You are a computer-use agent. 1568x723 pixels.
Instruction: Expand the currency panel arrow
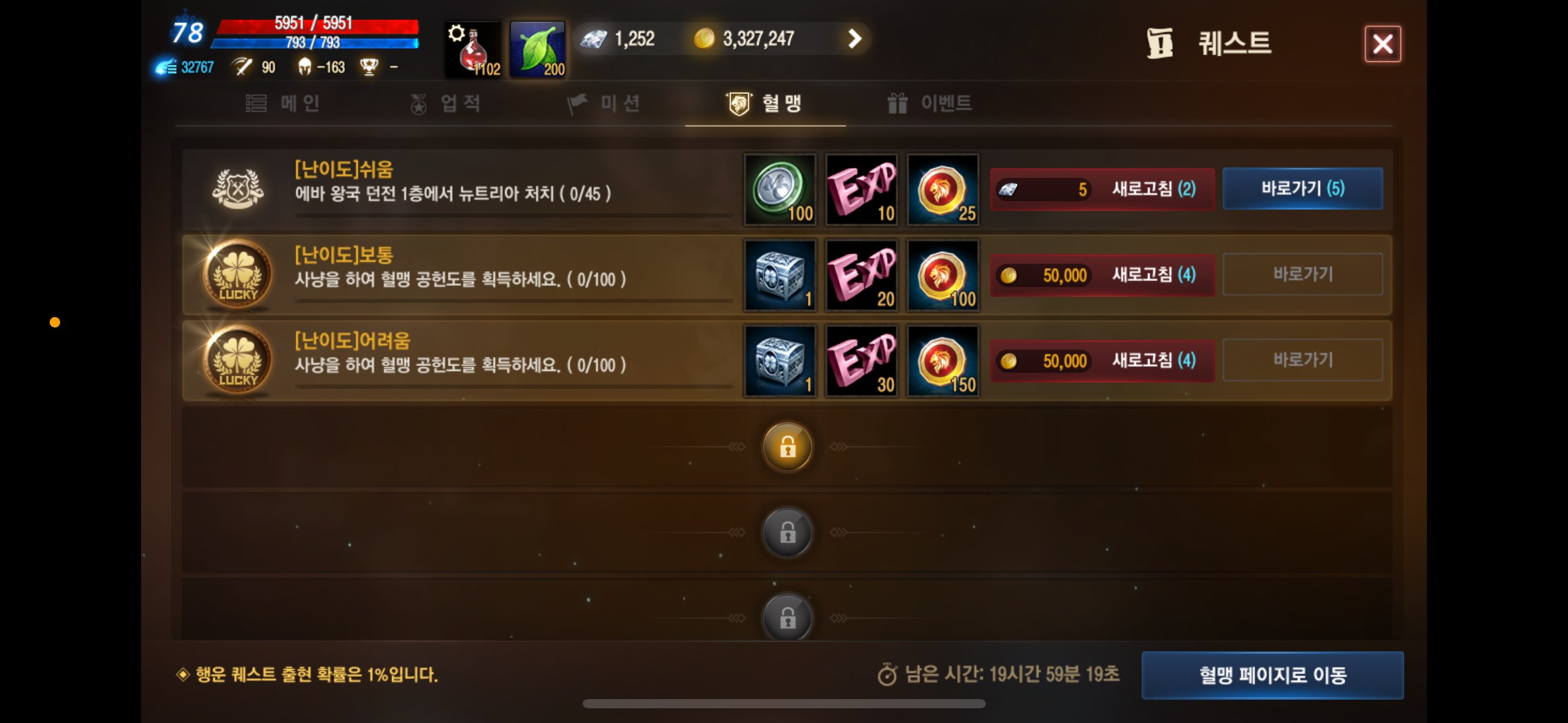pos(855,38)
